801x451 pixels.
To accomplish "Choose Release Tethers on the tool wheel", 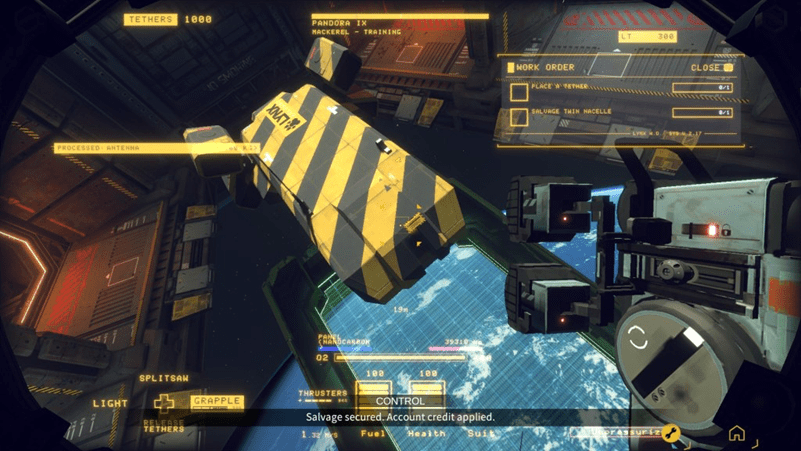I will [164, 426].
